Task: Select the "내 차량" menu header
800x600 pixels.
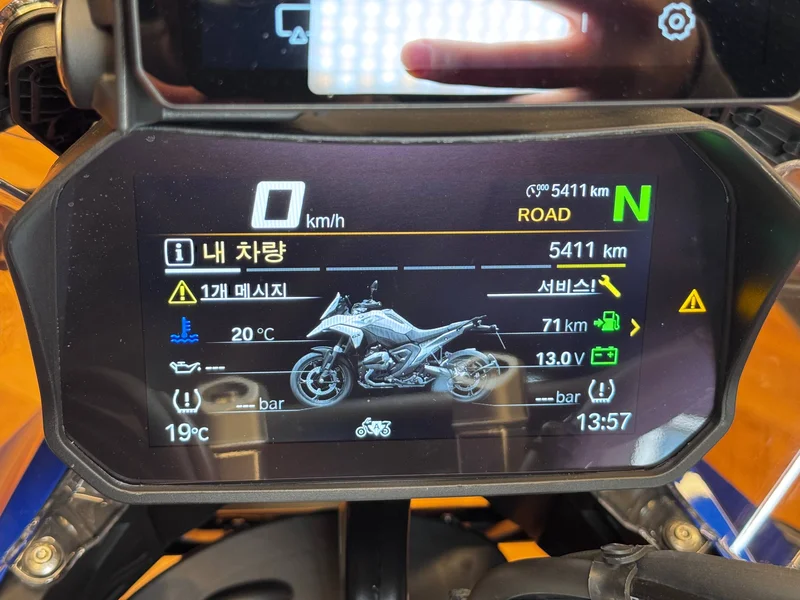Action: [243, 251]
